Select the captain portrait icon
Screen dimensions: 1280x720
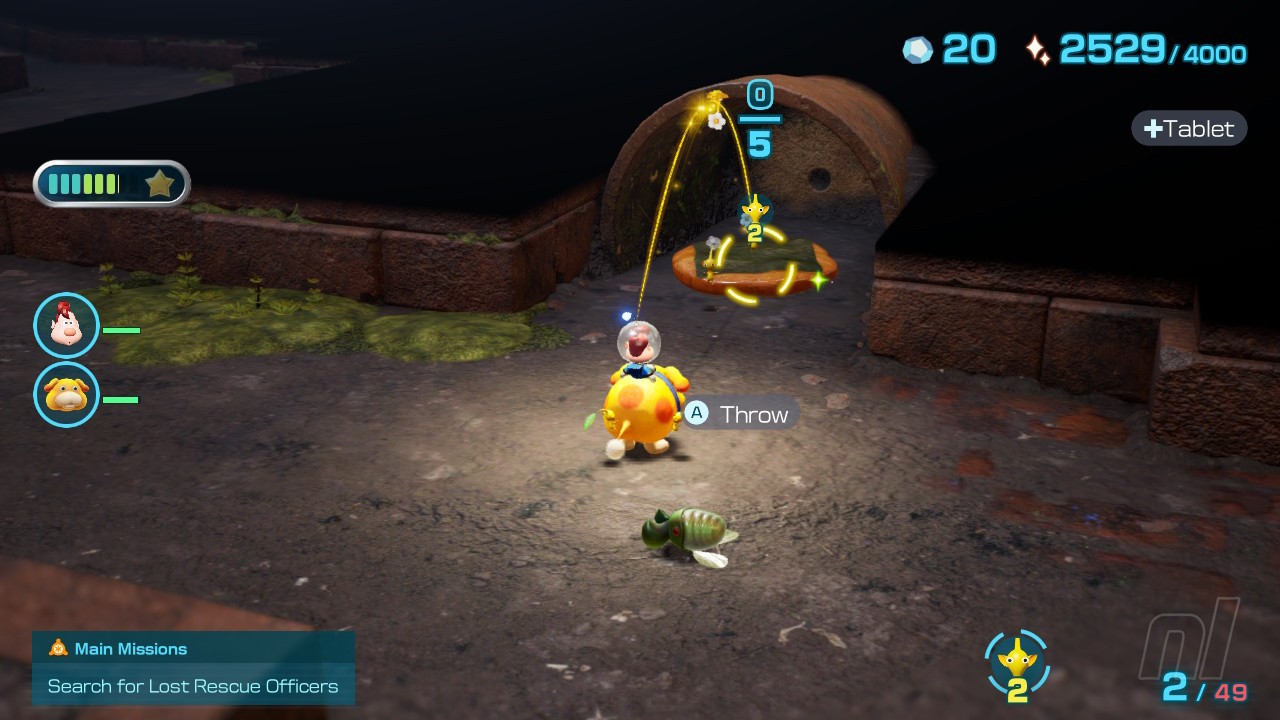click(66, 326)
